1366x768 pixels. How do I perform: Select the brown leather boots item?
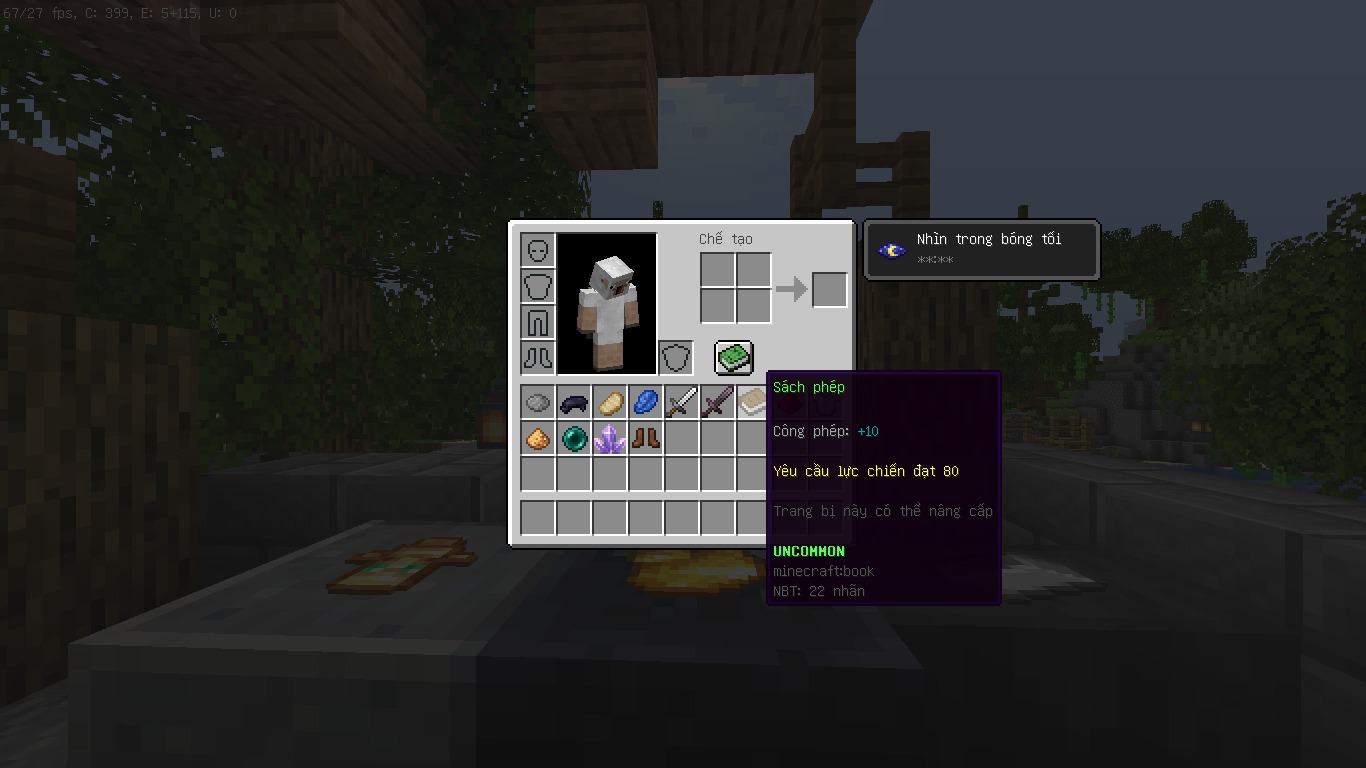tap(646, 439)
